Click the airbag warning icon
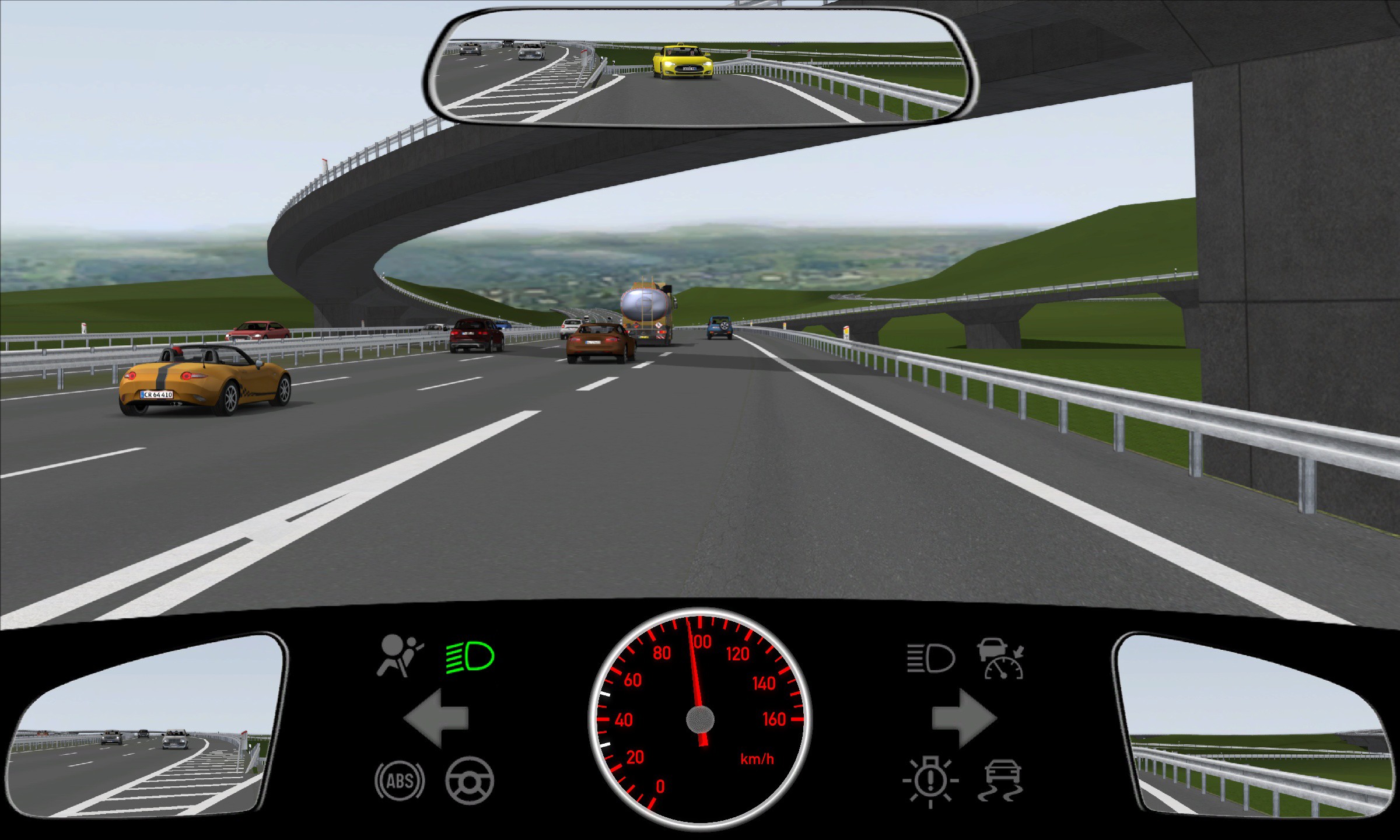The image size is (1400, 840). [400, 656]
